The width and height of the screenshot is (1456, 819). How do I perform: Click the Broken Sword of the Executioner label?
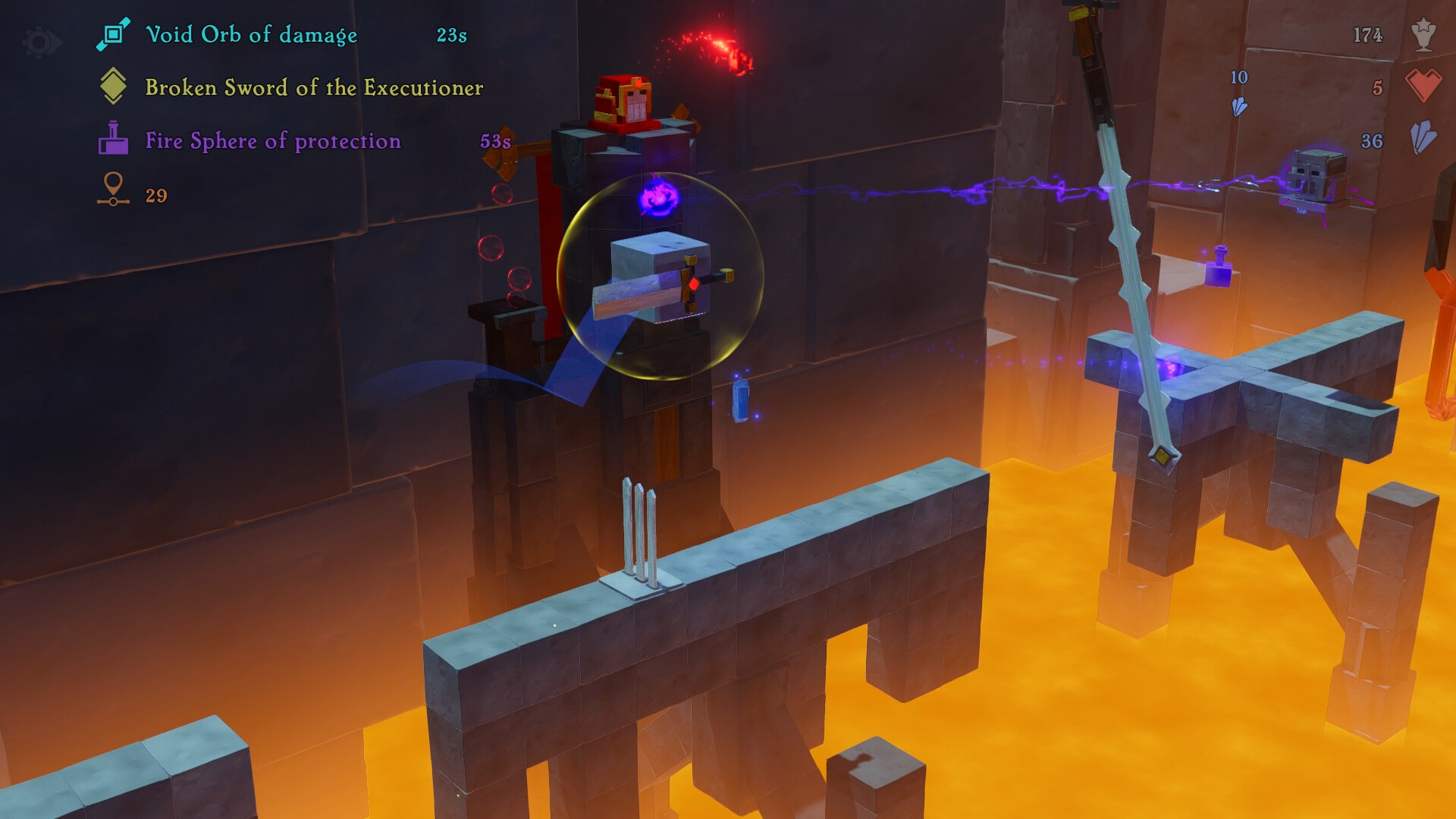(314, 89)
